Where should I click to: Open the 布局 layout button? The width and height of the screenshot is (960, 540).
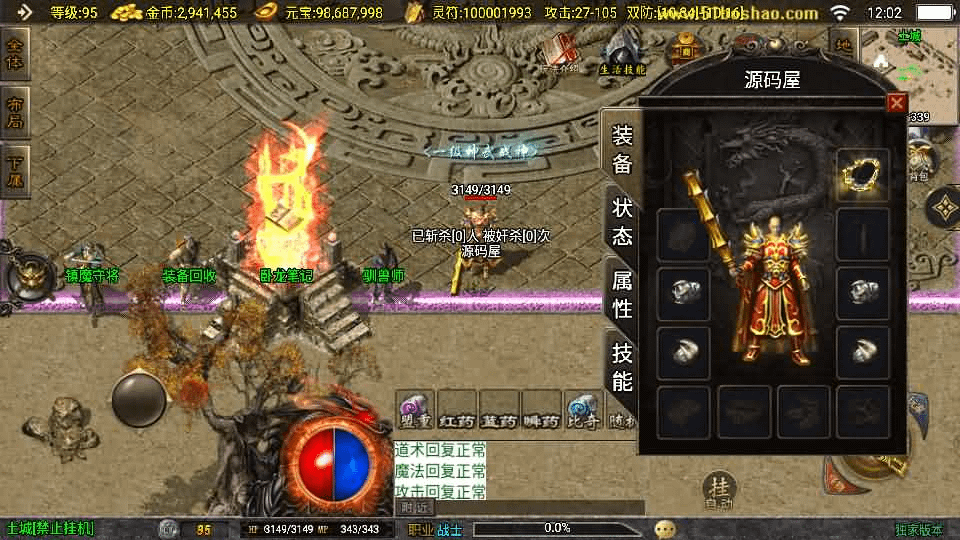tap(16, 112)
